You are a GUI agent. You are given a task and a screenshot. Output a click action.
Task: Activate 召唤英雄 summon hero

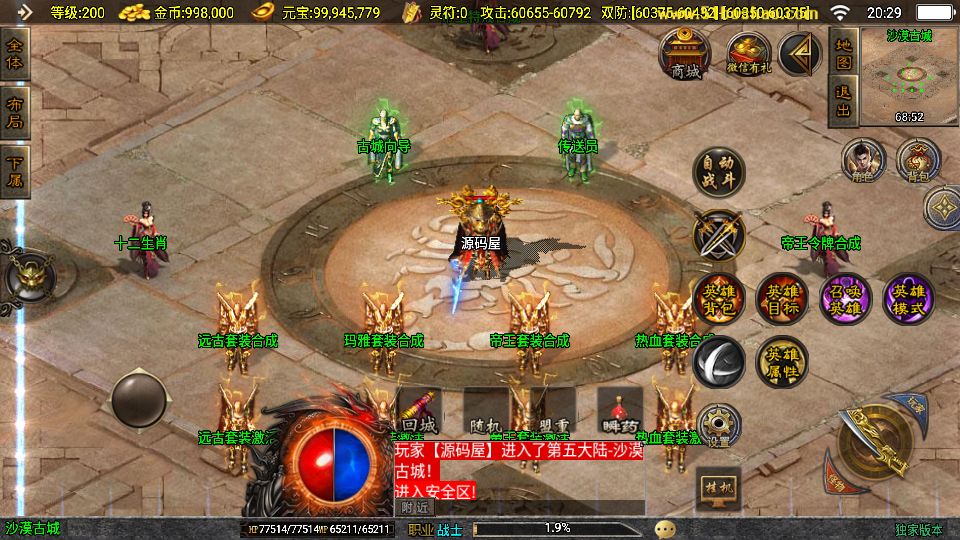(x=845, y=297)
